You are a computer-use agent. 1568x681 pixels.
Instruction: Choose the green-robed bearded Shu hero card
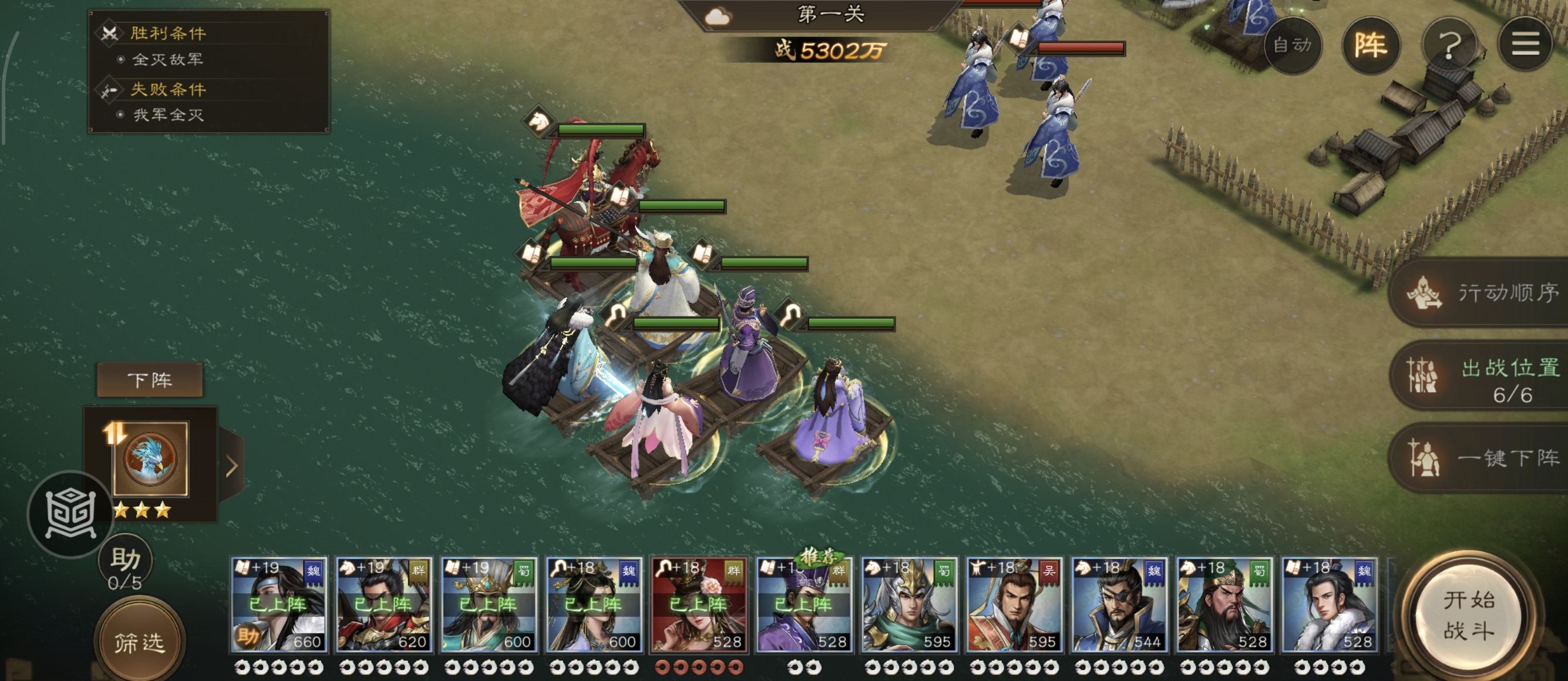[1224, 605]
